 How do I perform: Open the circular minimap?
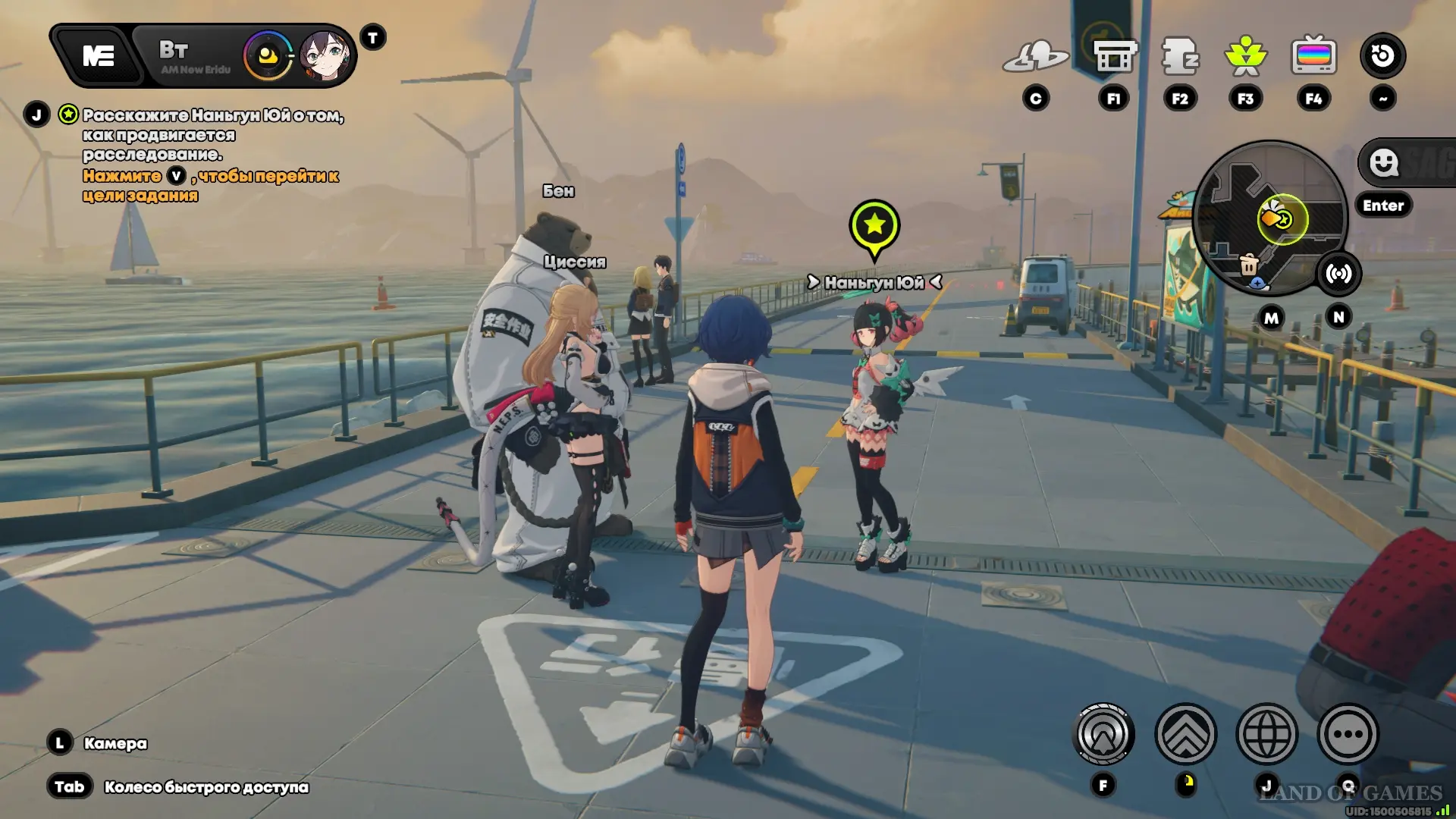[1270, 218]
